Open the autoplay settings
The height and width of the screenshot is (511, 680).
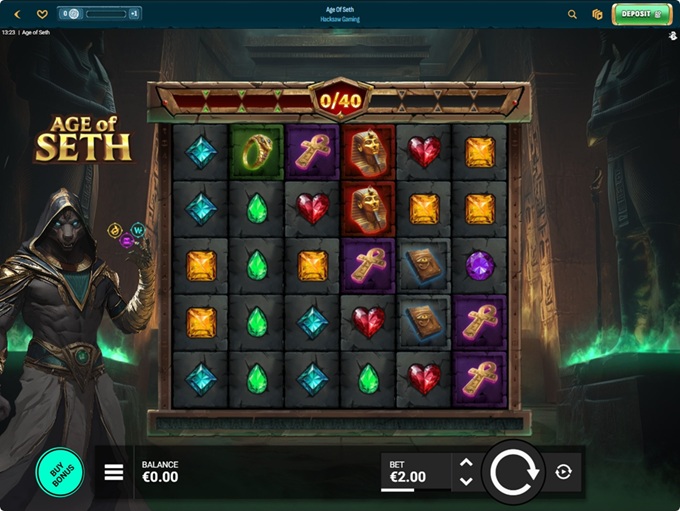pos(563,472)
